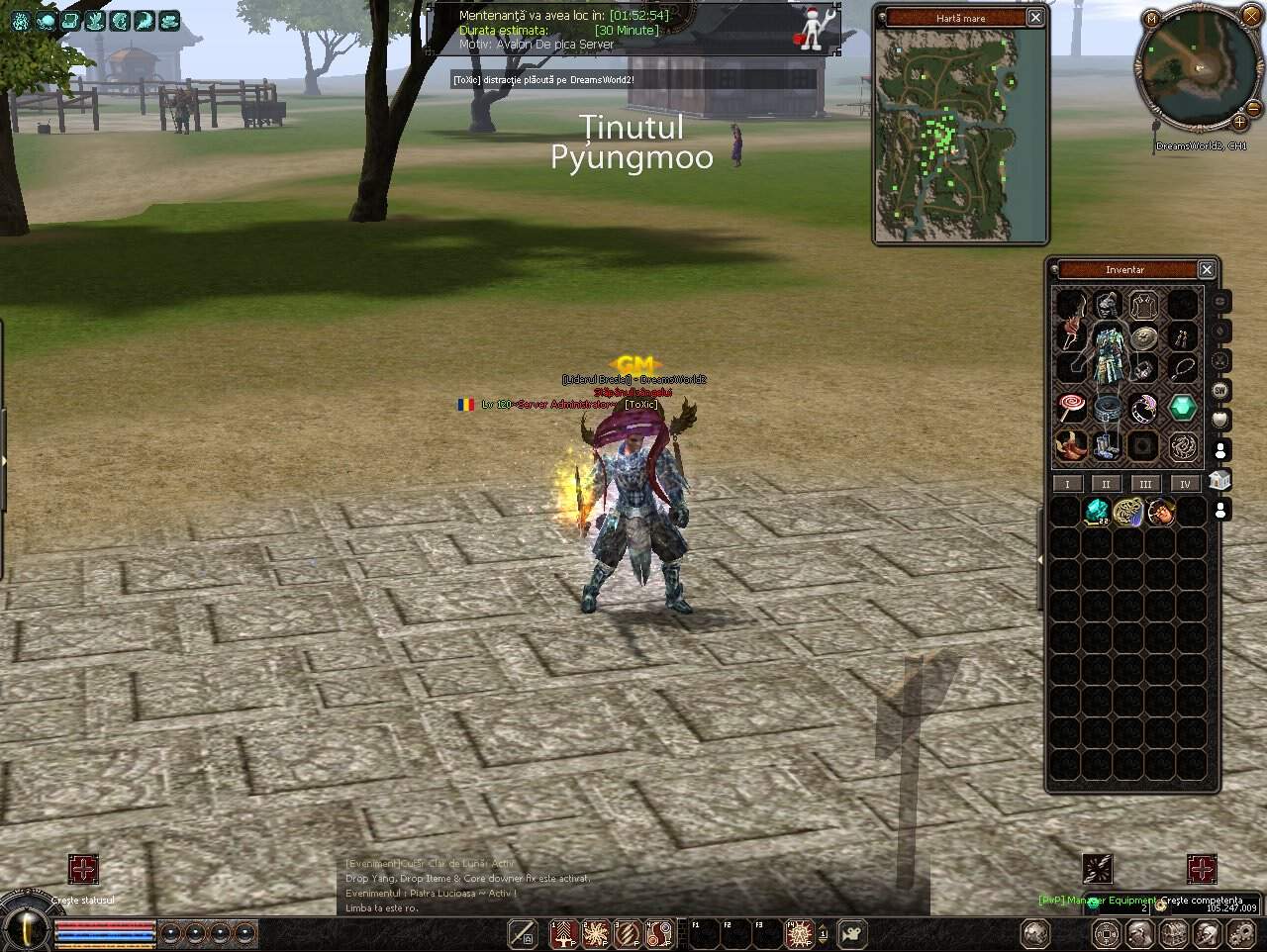This screenshot has width=1267, height=952.
Task: Click the Crește competența plus button
Action: point(1202,869)
